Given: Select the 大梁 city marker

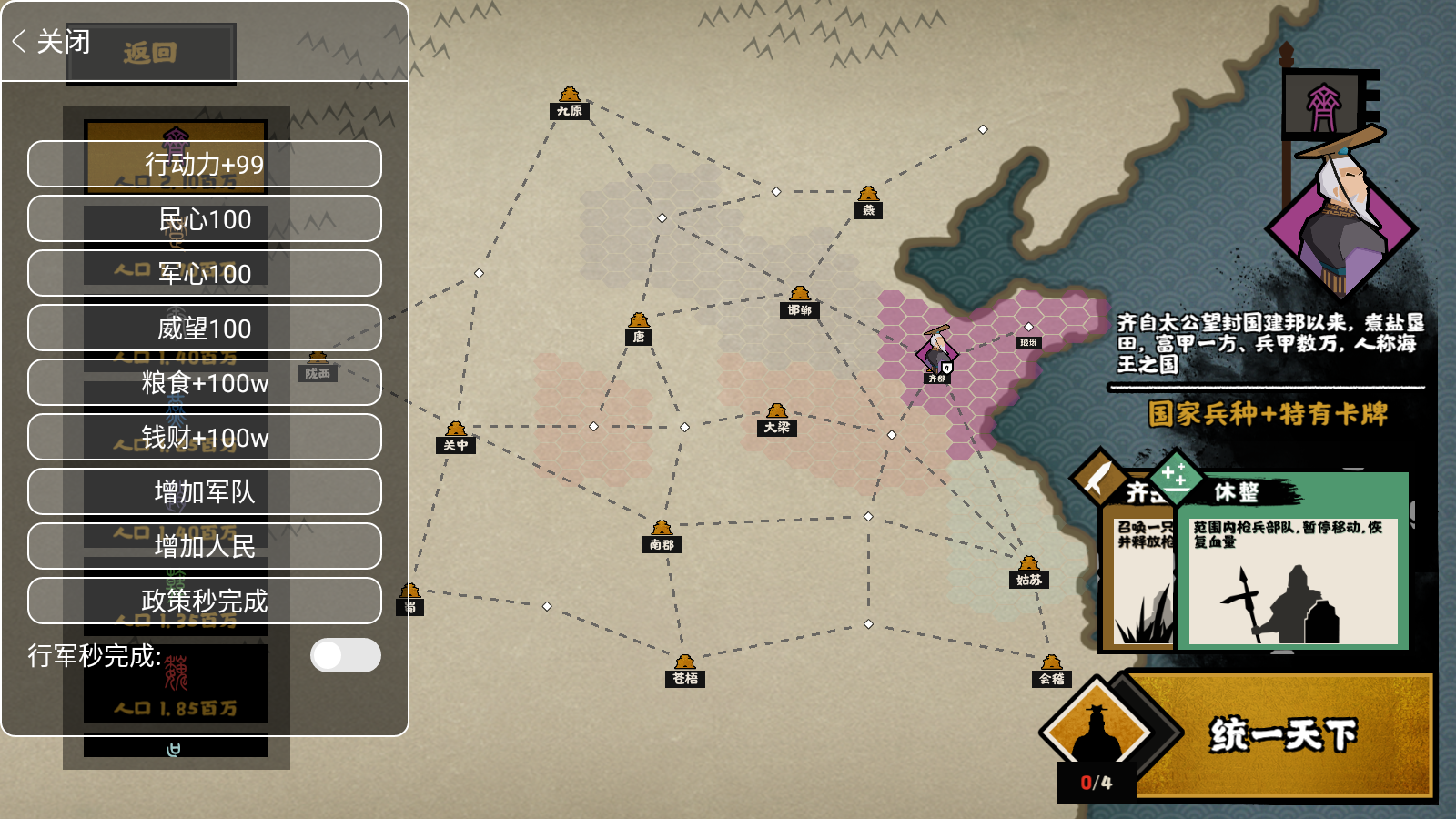Looking at the screenshot, I should 776,419.
